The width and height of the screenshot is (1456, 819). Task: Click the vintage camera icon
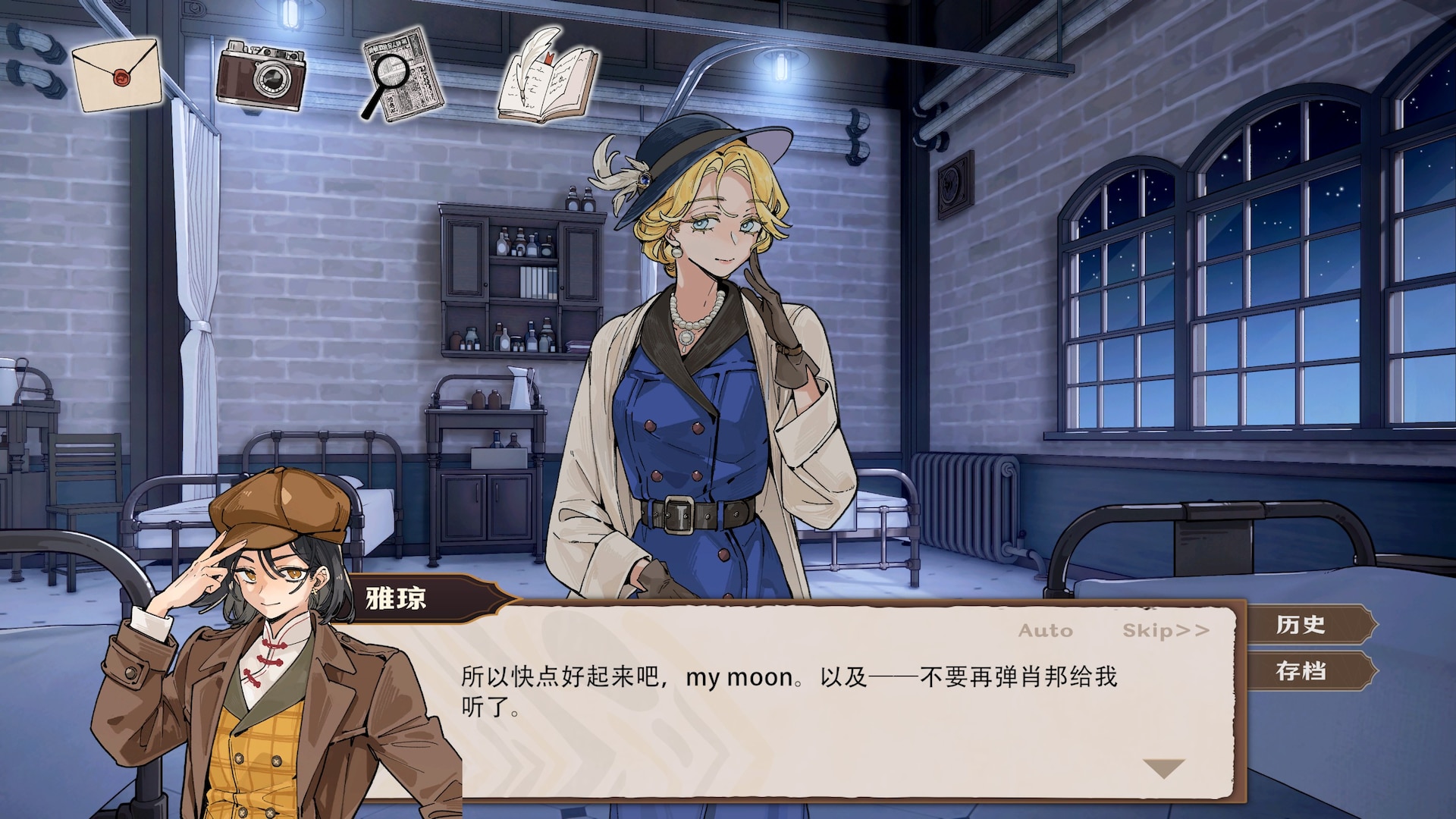pyautogui.click(x=261, y=76)
